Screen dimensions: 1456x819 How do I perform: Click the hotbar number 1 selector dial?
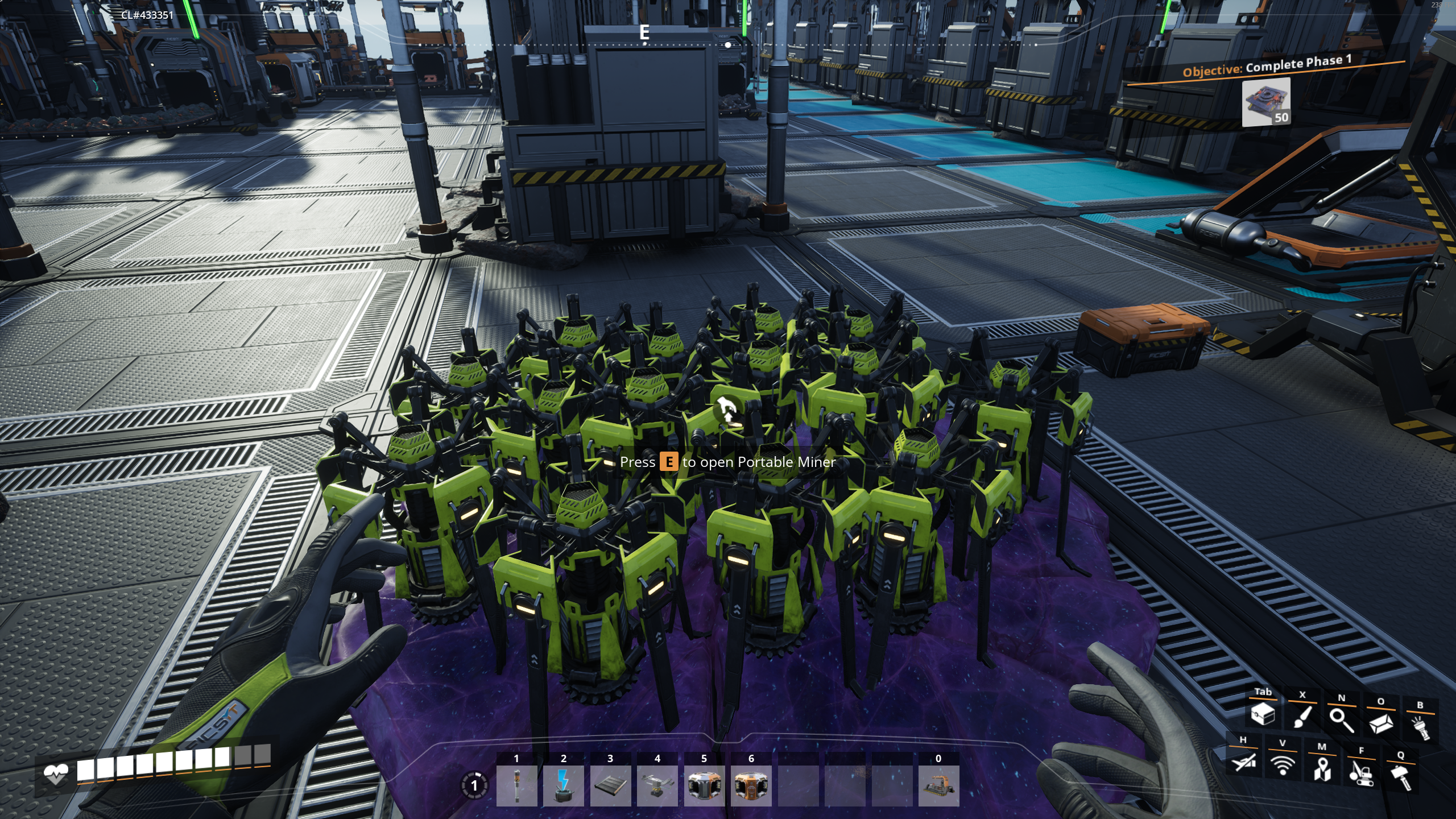(474, 786)
